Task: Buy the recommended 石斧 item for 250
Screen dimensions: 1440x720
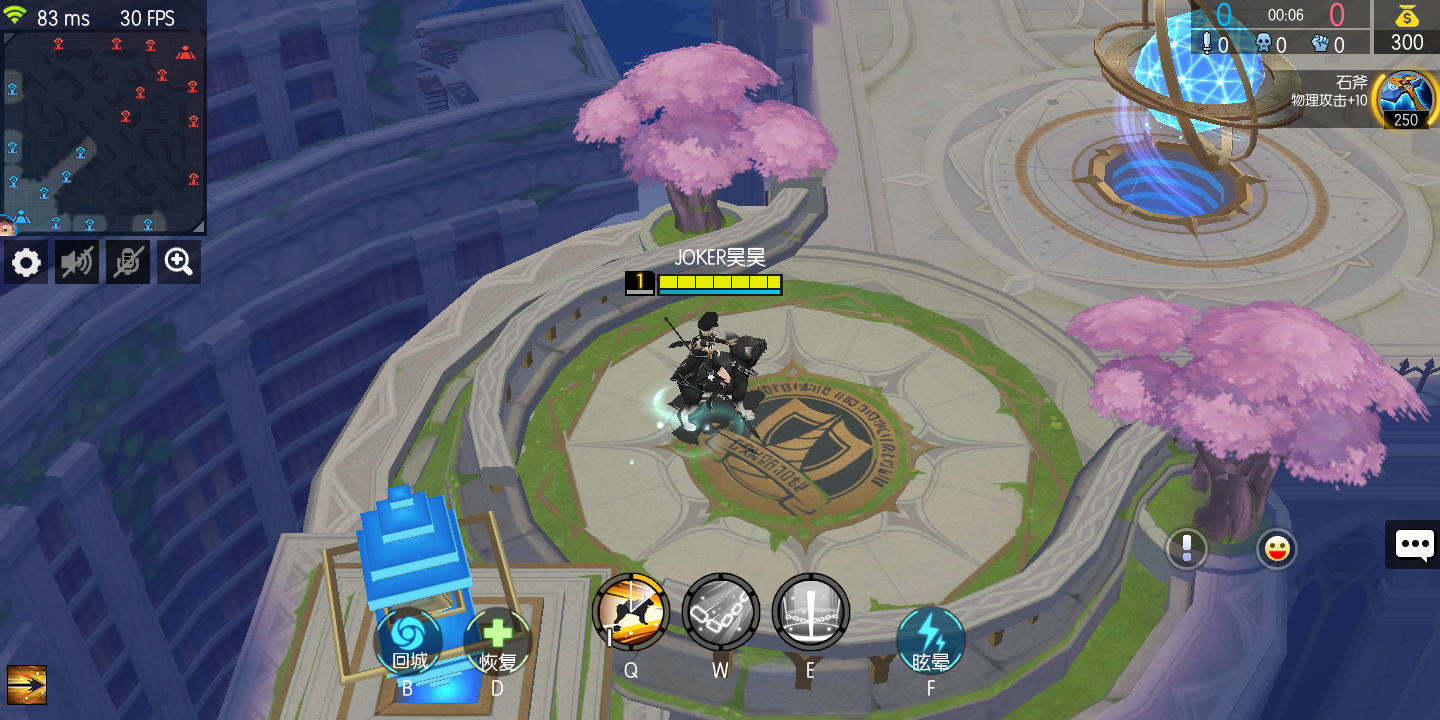Action: click(1406, 99)
